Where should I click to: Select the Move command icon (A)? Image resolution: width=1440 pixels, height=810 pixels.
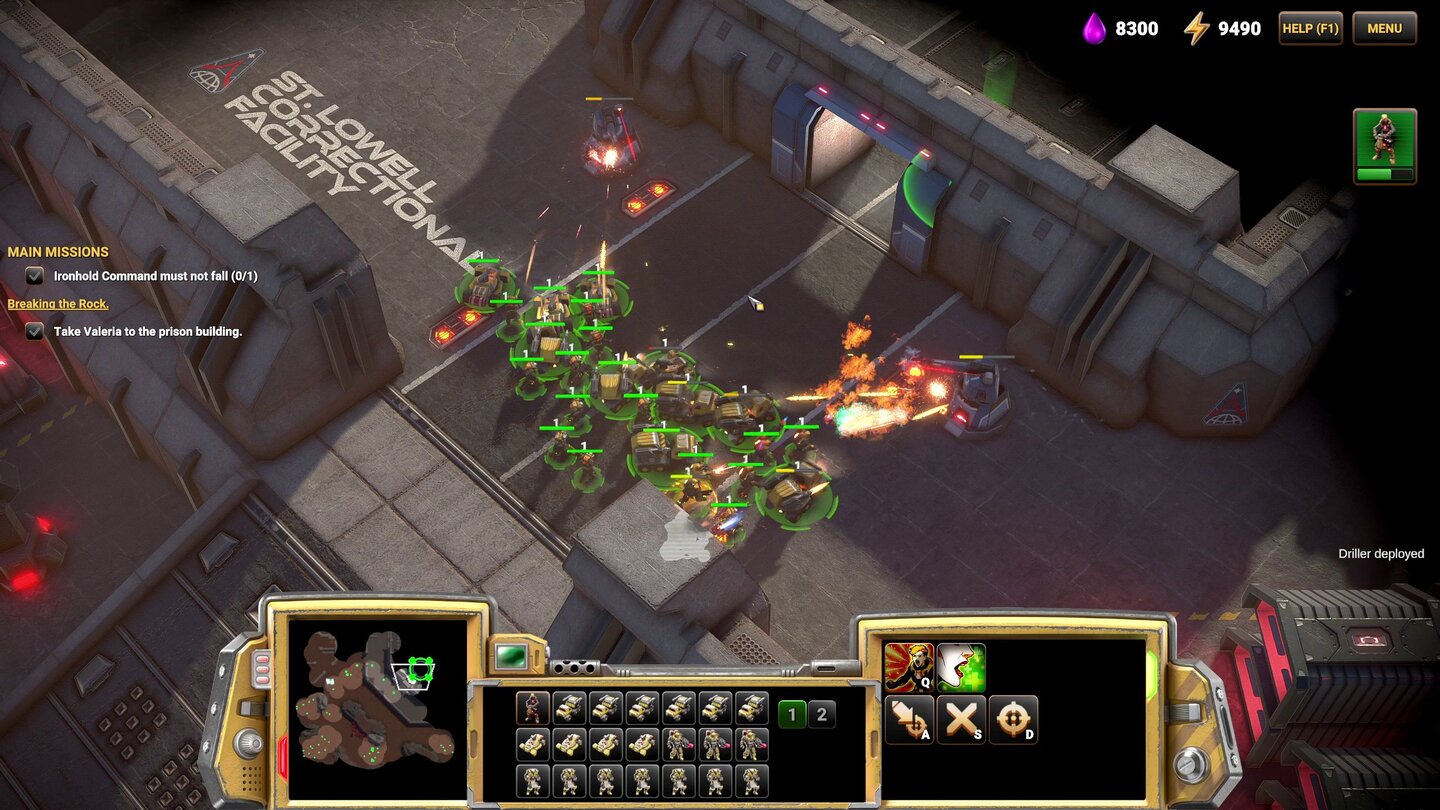(x=910, y=718)
